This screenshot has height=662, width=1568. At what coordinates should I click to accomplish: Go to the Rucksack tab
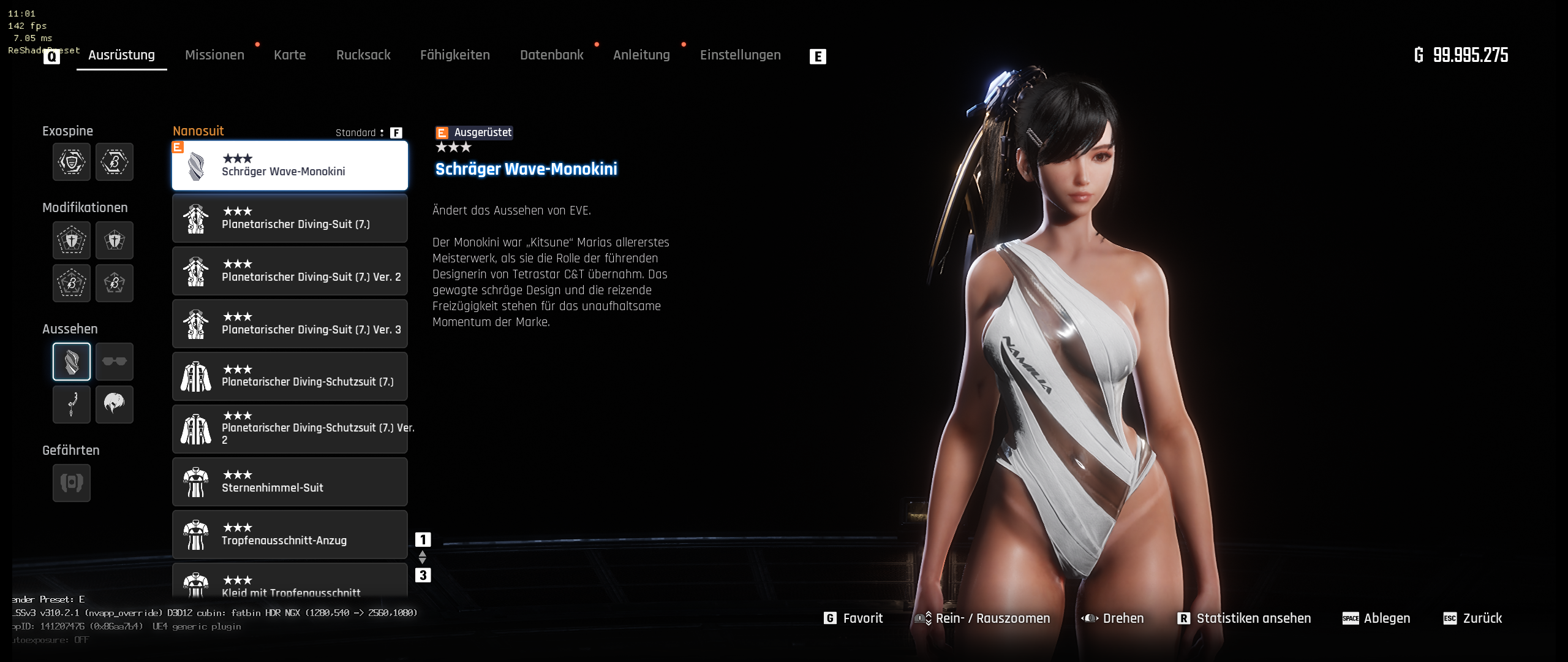point(363,55)
